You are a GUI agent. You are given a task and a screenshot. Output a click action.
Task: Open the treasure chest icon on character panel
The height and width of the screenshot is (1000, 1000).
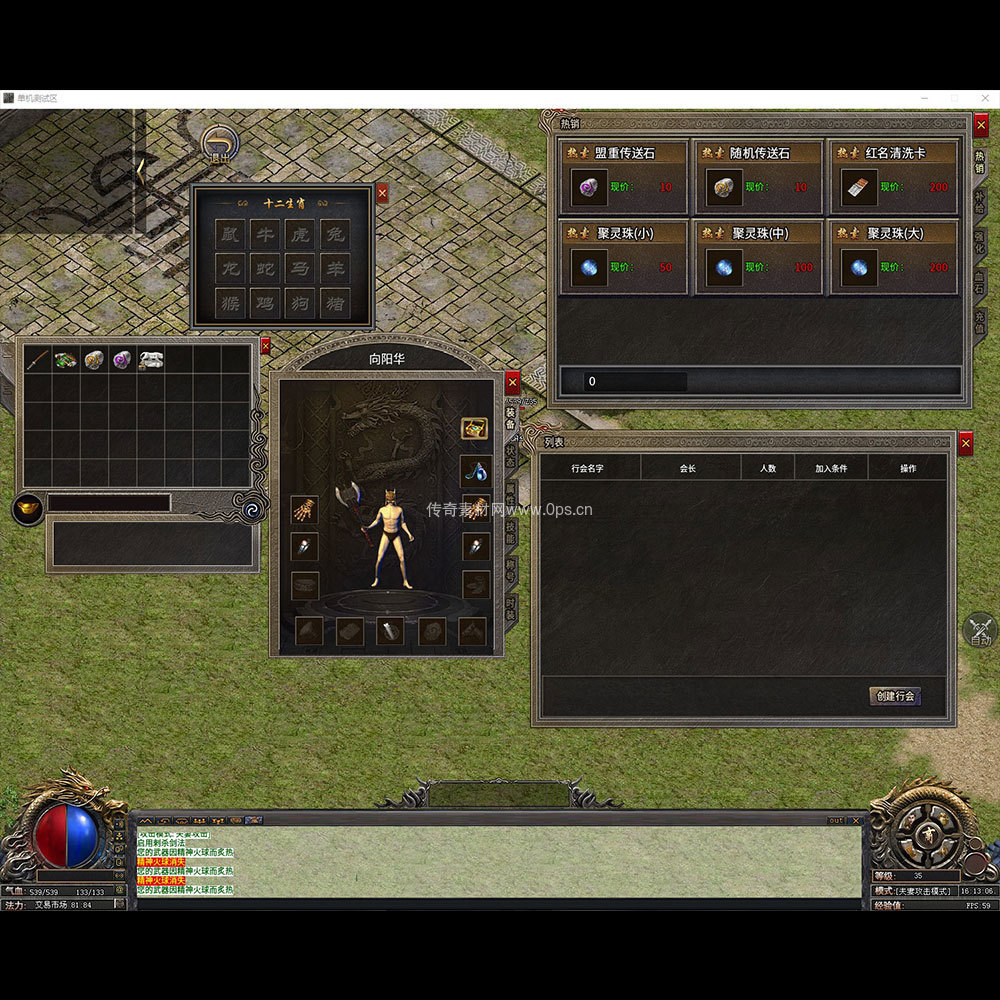pyautogui.click(x=474, y=428)
